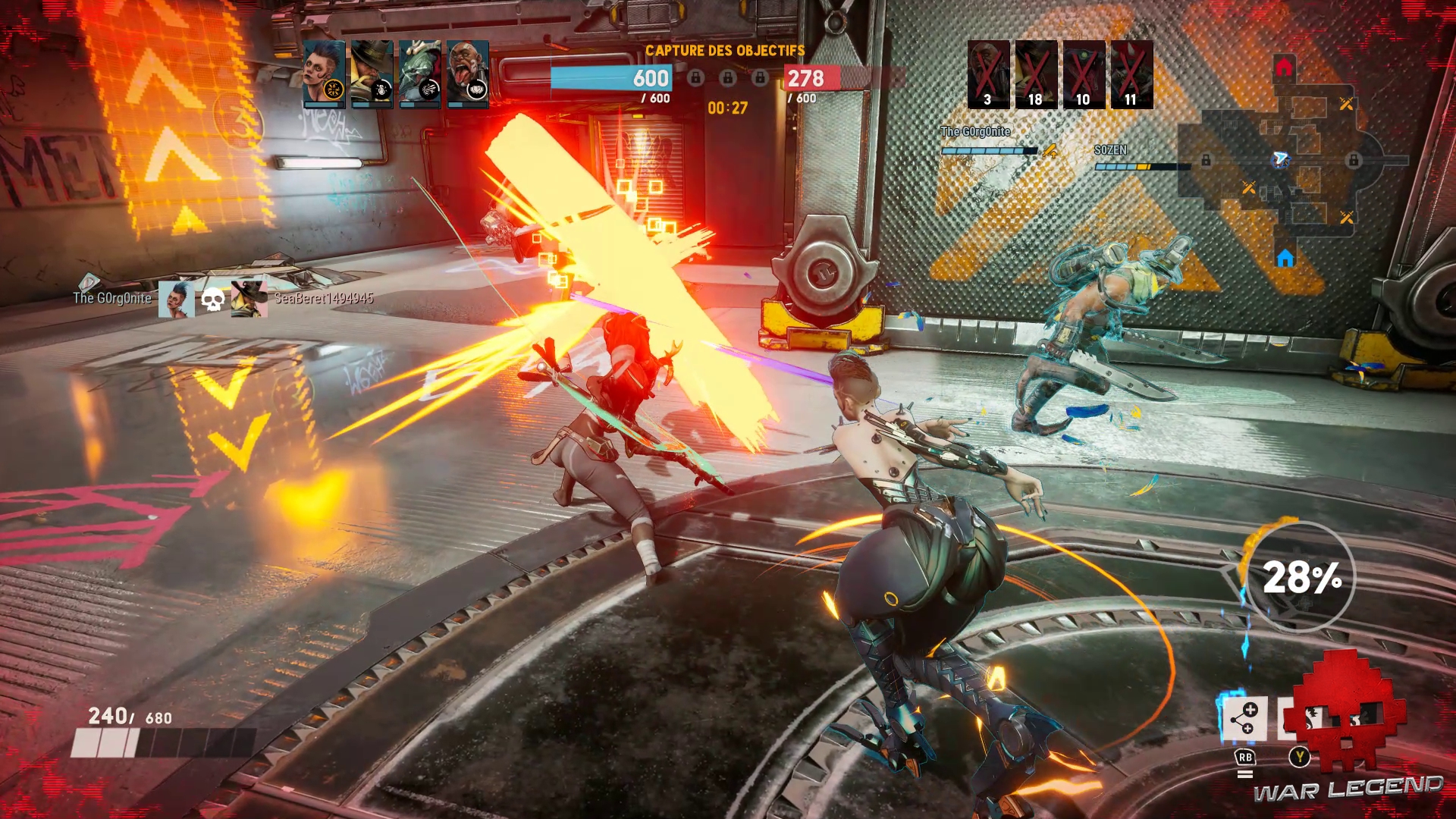Click the War Legend red skull logo
The image size is (1456, 819).
pyautogui.click(x=1350, y=709)
